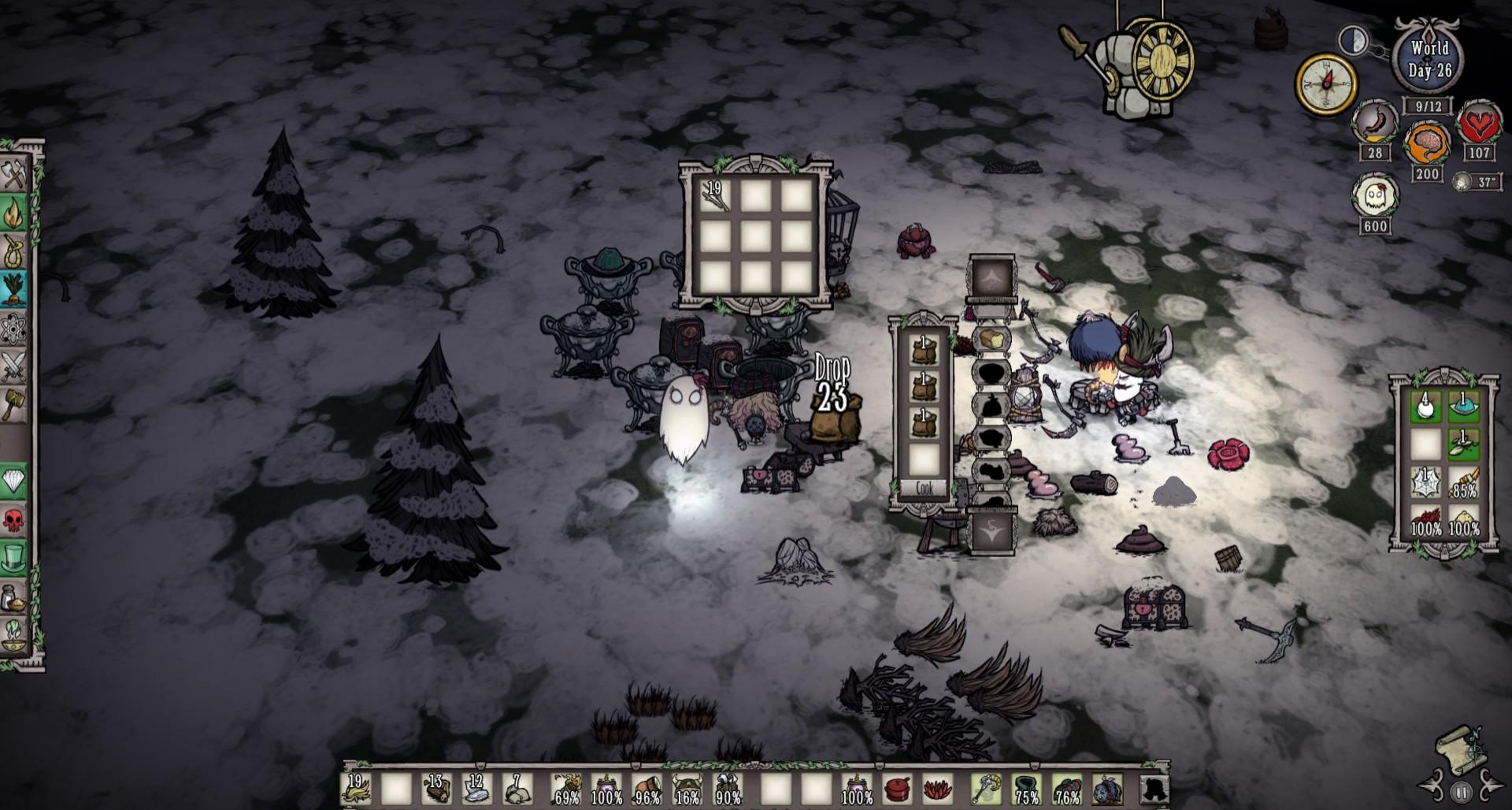Screen dimensions: 1512x810
Task: Switch to the Structures hammer tab
Action: click(15, 404)
